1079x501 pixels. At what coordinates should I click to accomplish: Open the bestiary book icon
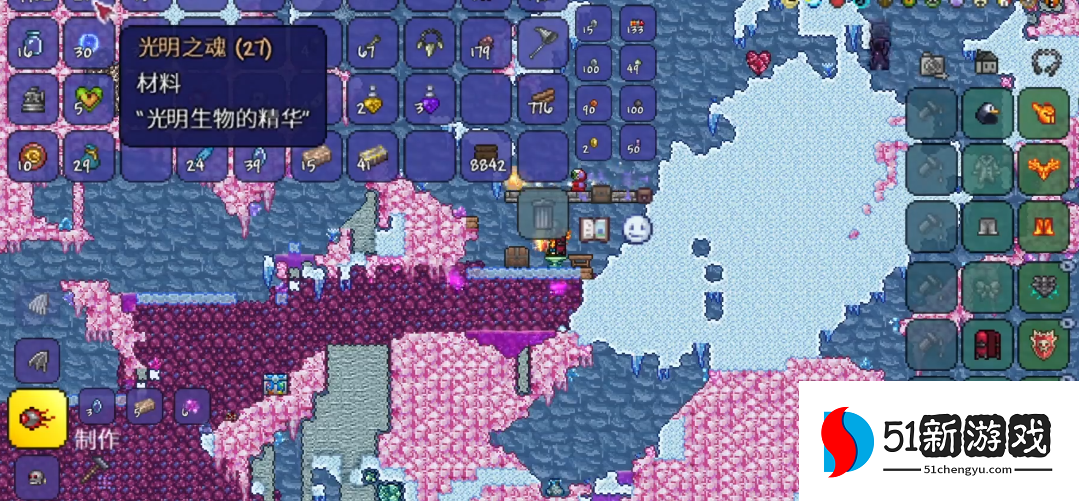(x=594, y=229)
